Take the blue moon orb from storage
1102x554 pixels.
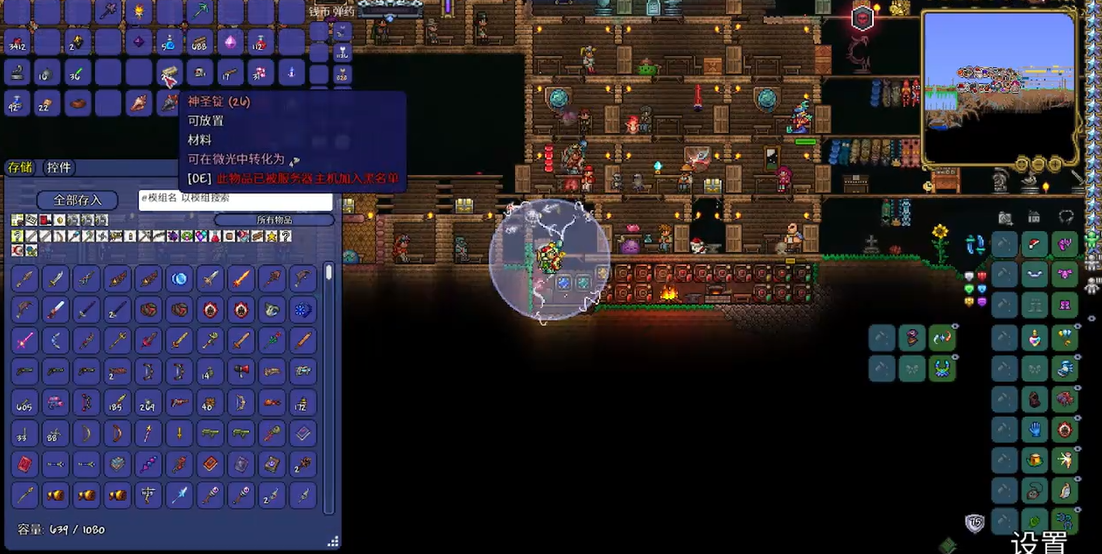pos(180,278)
